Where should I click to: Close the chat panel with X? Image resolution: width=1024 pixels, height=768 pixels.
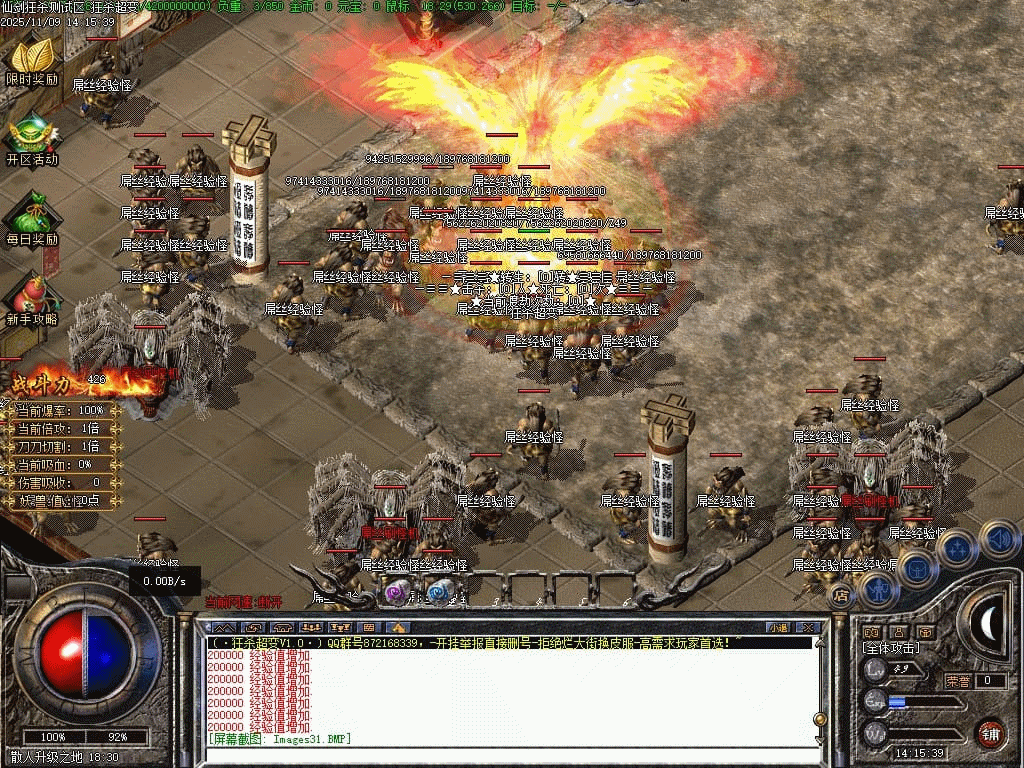coord(809,627)
